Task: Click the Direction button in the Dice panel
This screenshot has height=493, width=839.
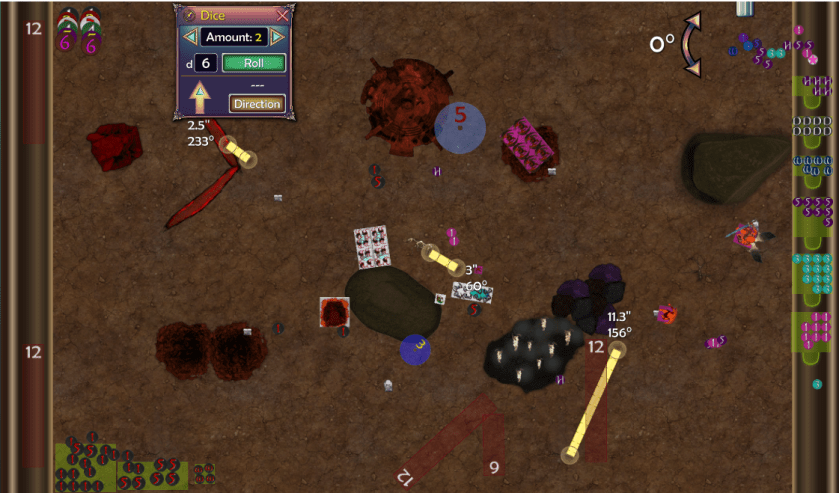Action: [x=257, y=103]
